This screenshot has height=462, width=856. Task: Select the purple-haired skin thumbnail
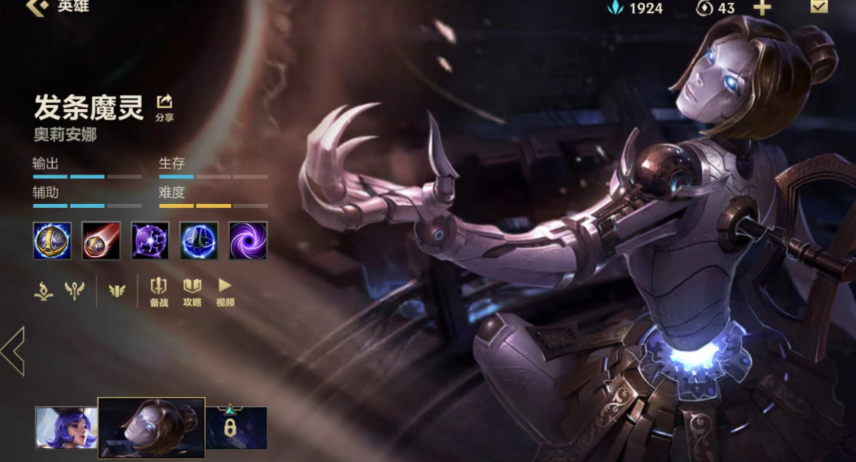(66, 428)
